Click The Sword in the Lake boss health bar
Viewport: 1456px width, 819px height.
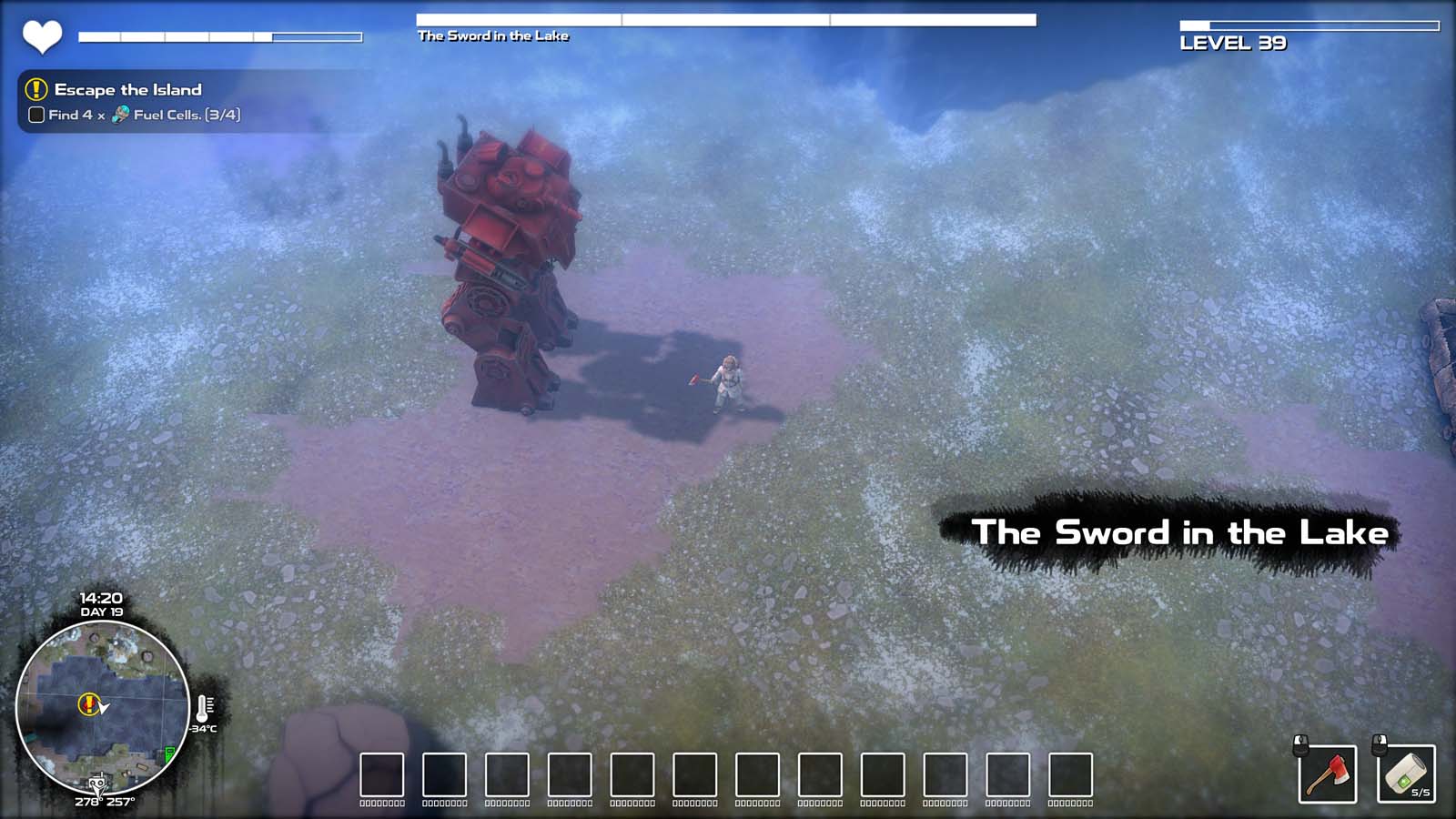coord(728,16)
